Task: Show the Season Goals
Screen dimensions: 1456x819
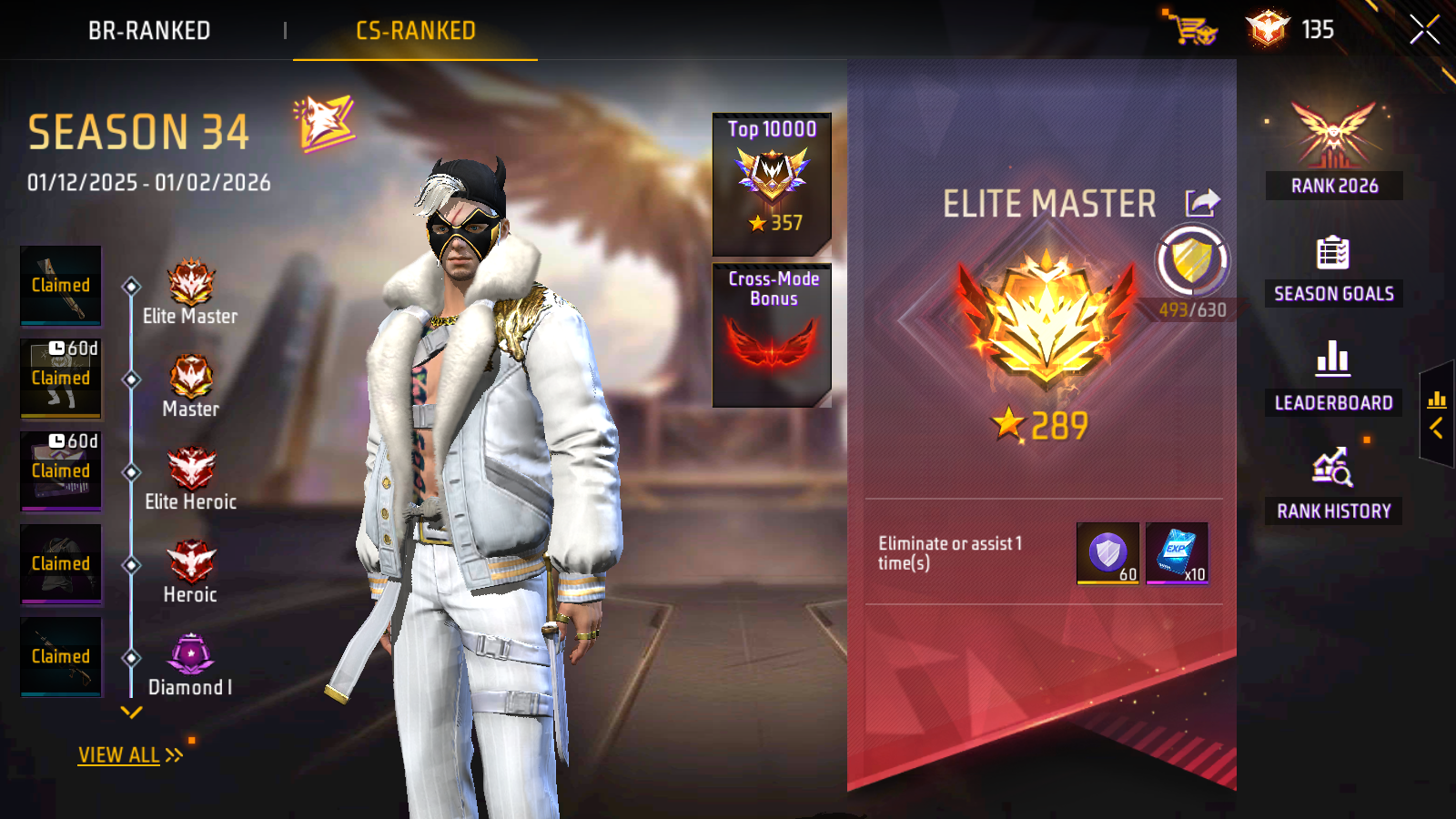Action: click(1333, 268)
